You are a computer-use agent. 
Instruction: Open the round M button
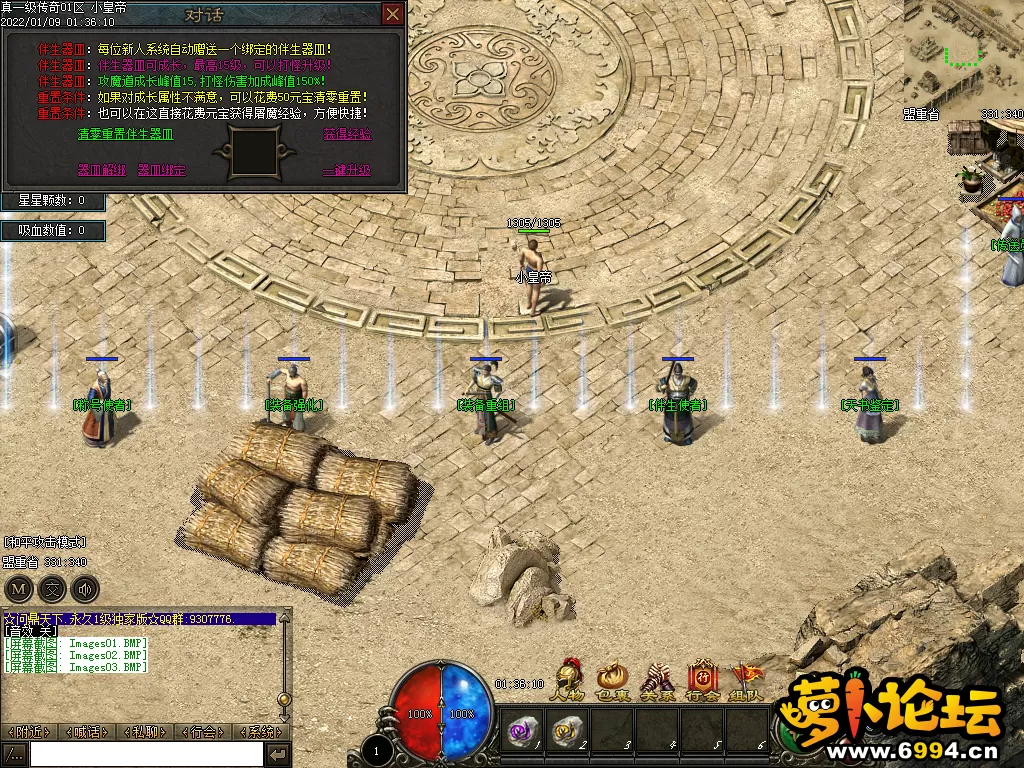pos(18,588)
